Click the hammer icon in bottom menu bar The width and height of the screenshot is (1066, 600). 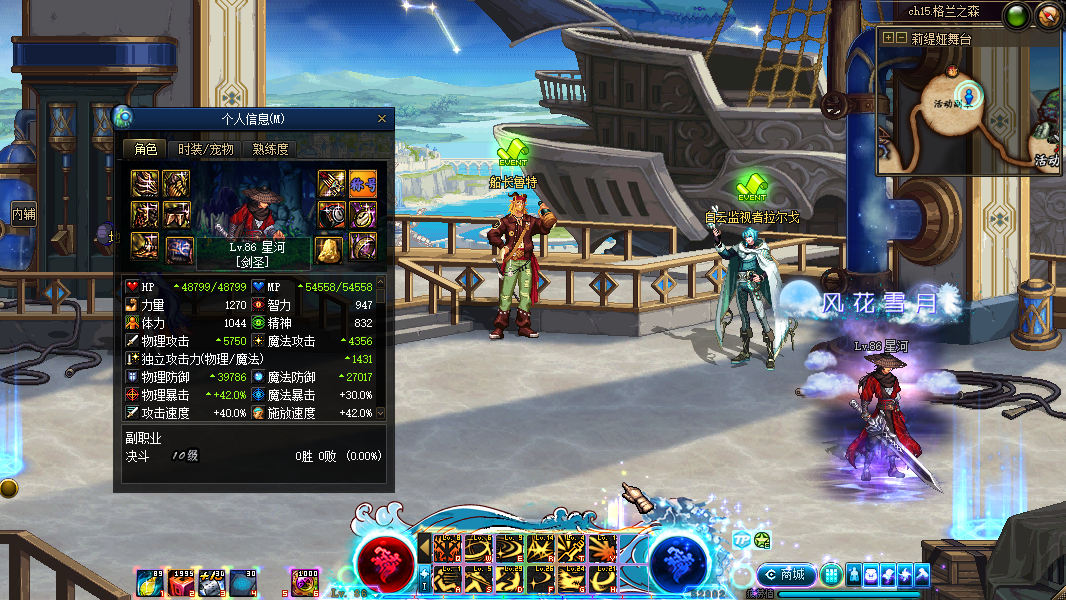coord(921,575)
